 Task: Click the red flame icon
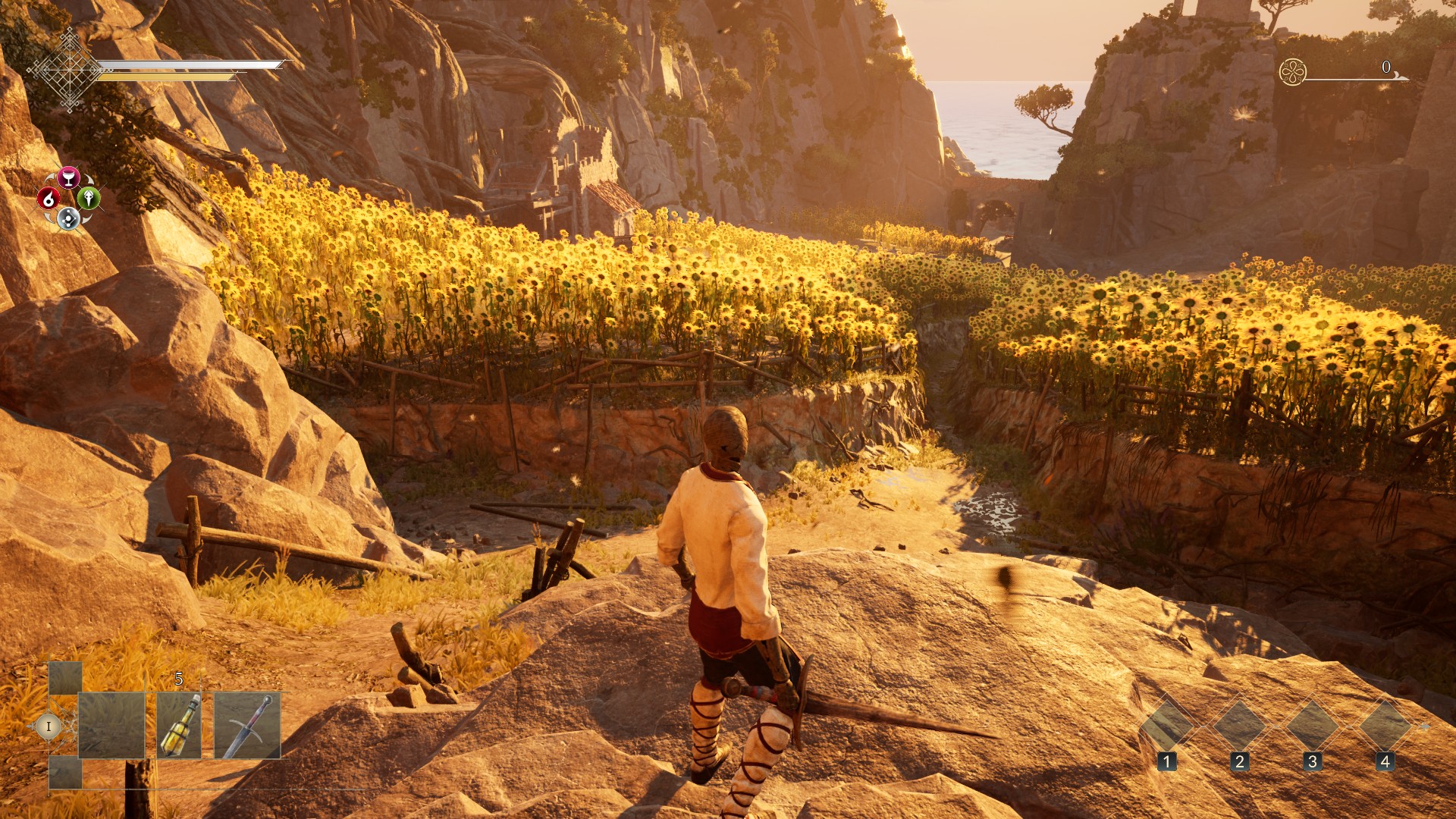pos(49,199)
